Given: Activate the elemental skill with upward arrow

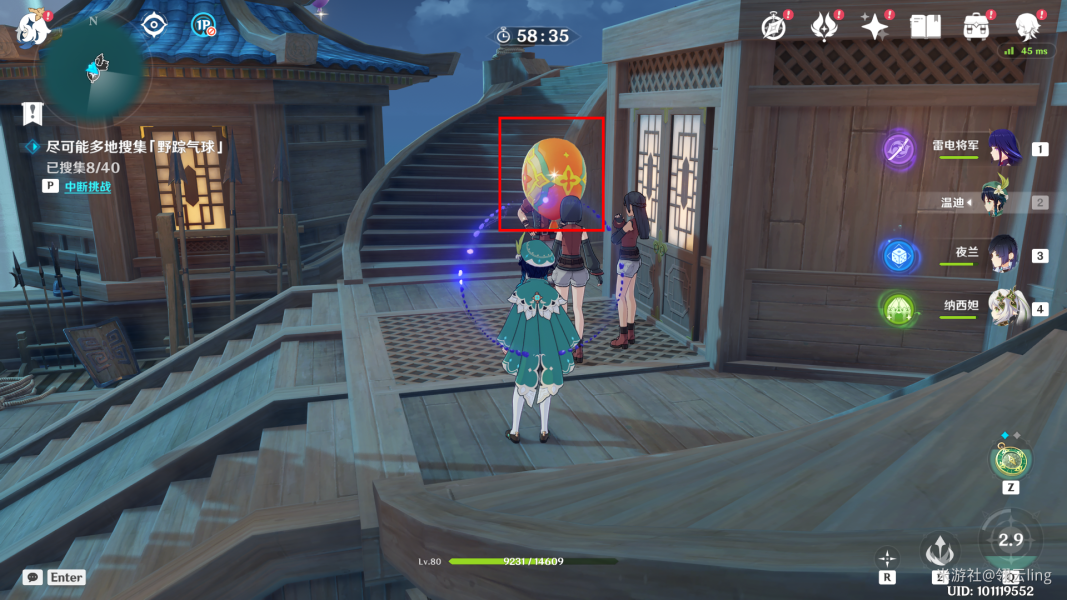Looking at the screenshot, I should coord(940,550).
